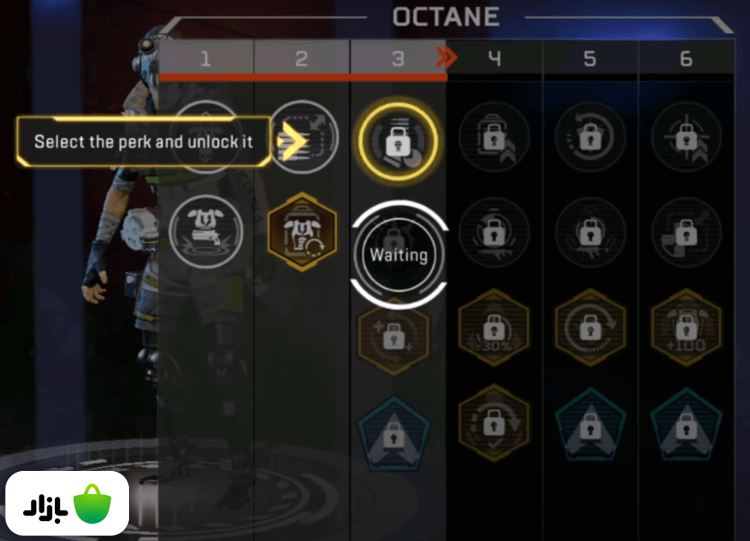
Task: Select the locked -30% hexagon perk
Action: [x=494, y=328]
